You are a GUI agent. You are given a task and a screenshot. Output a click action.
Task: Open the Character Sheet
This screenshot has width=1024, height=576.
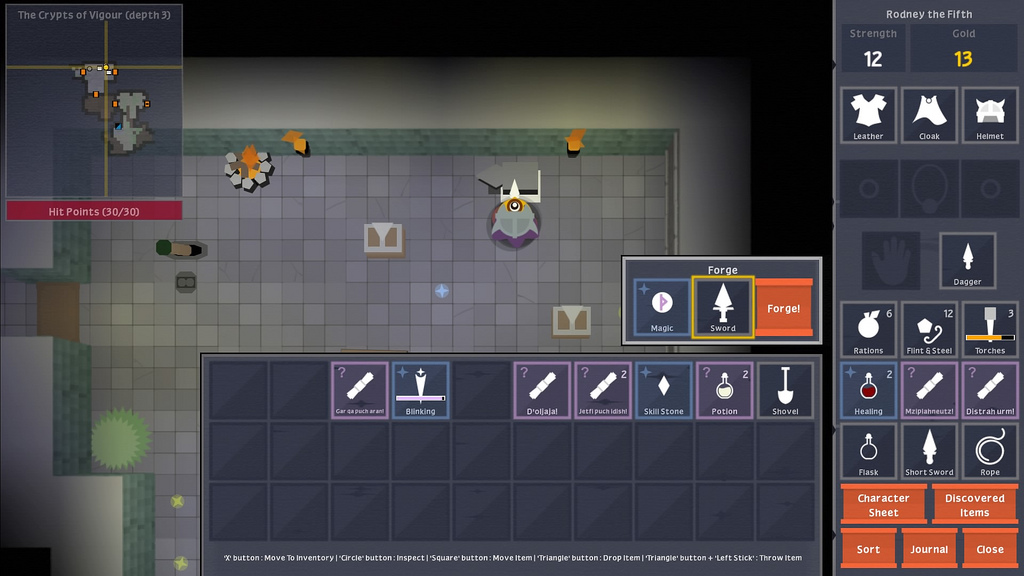[883, 505]
